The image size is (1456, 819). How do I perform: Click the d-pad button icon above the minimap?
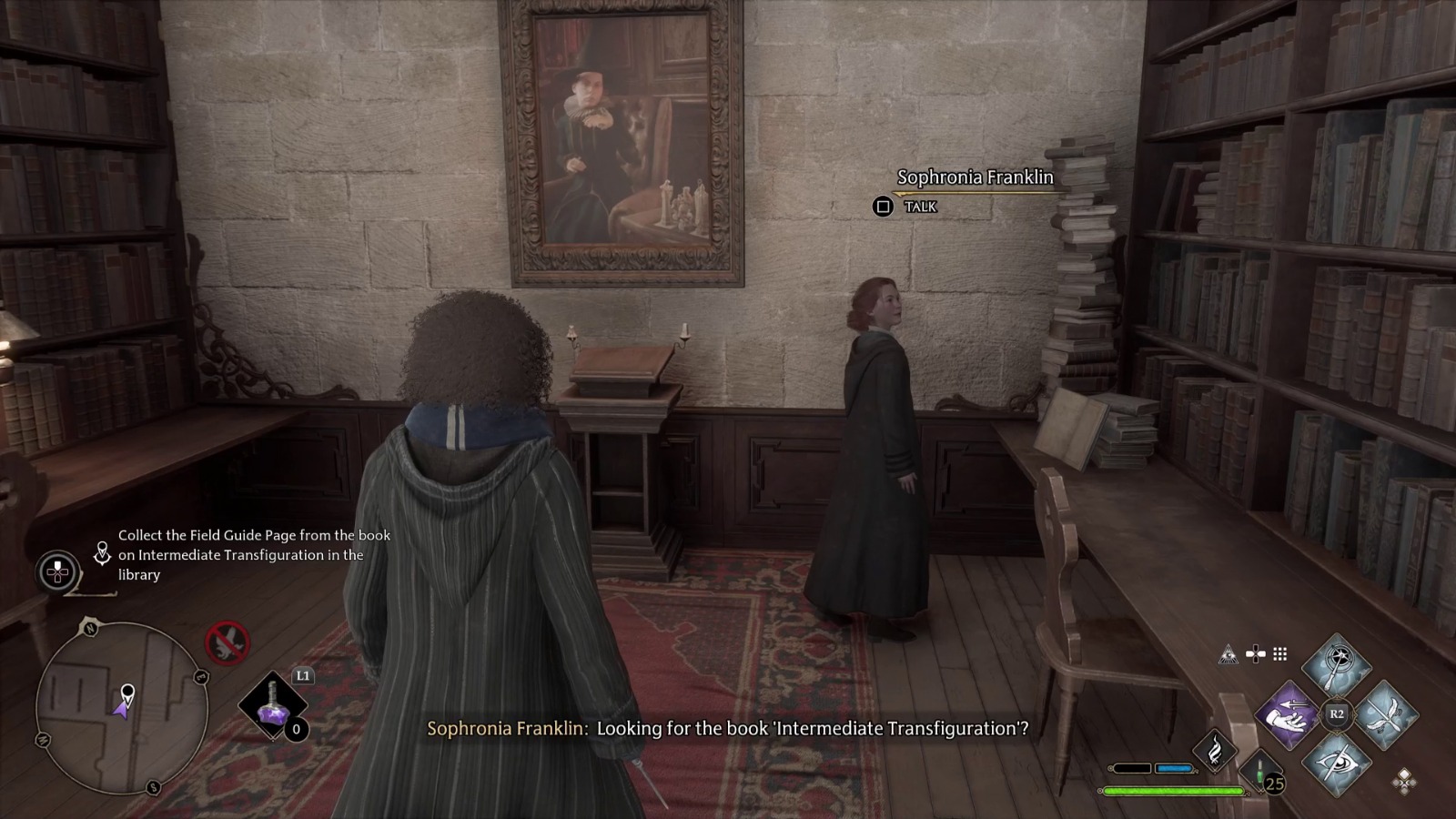(x=56, y=571)
